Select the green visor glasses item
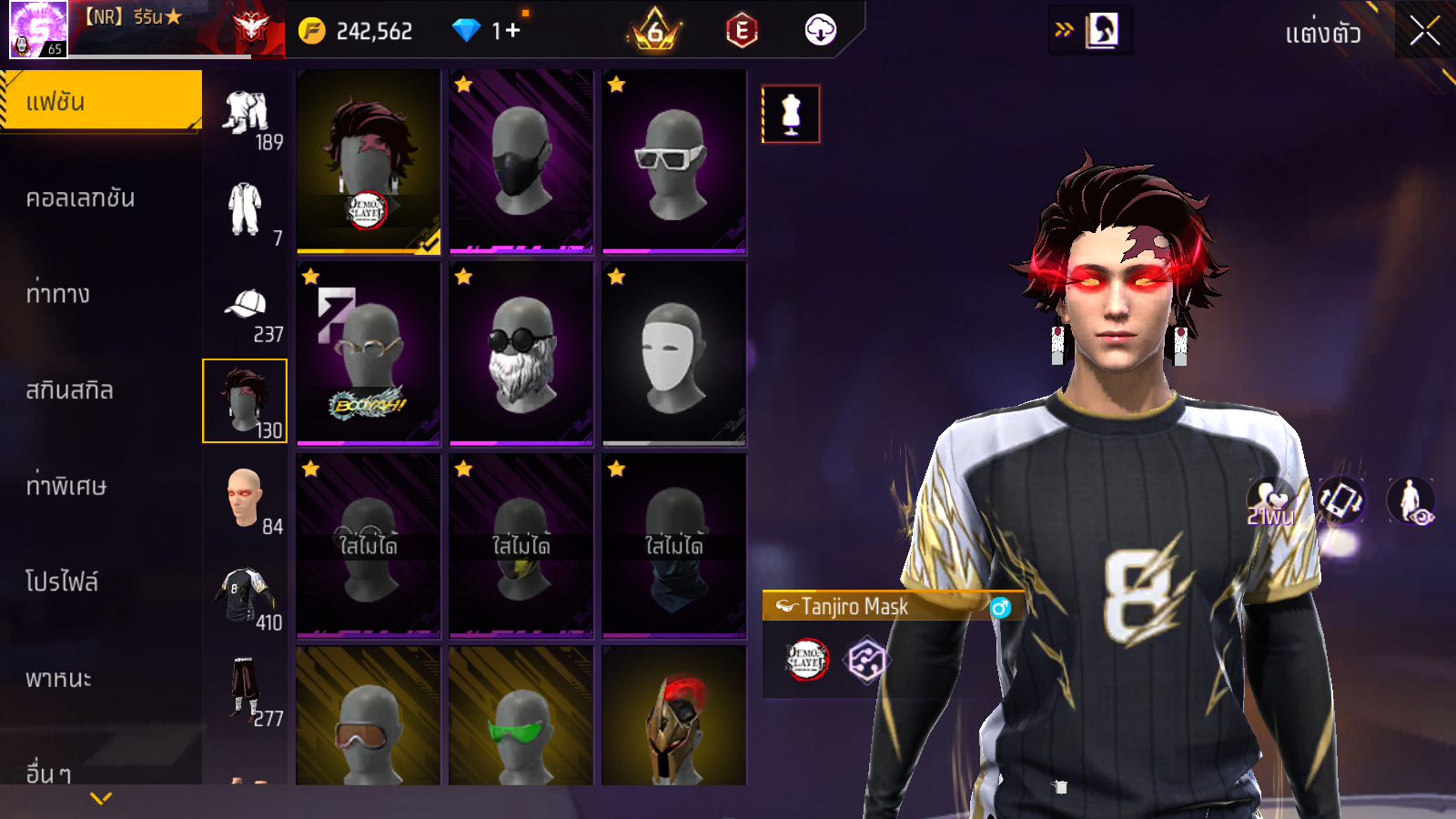Image resolution: width=1456 pixels, height=819 pixels. tap(521, 719)
